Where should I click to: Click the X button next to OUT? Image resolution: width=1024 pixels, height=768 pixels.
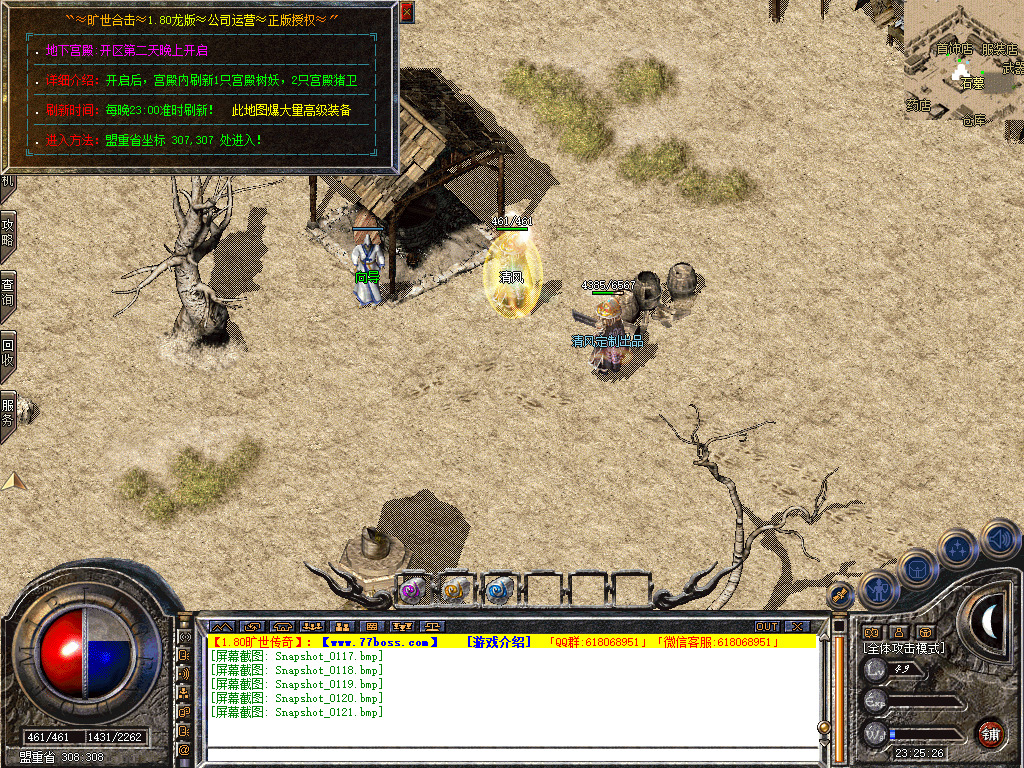point(797,627)
